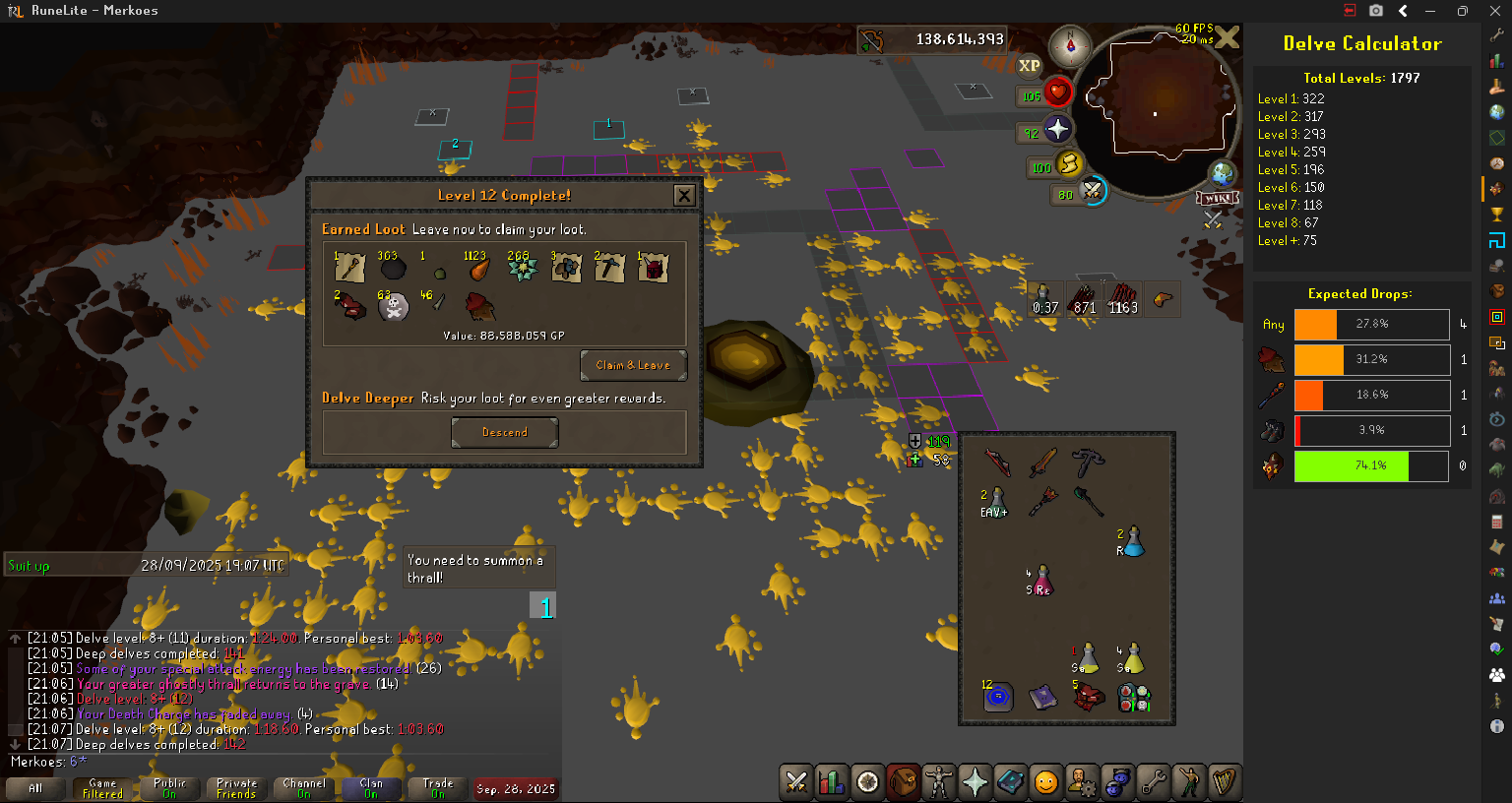Image resolution: width=1512 pixels, height=803 pixels.
Task: Minimize the RuneLite window
Action: [x=1429, y=11]
